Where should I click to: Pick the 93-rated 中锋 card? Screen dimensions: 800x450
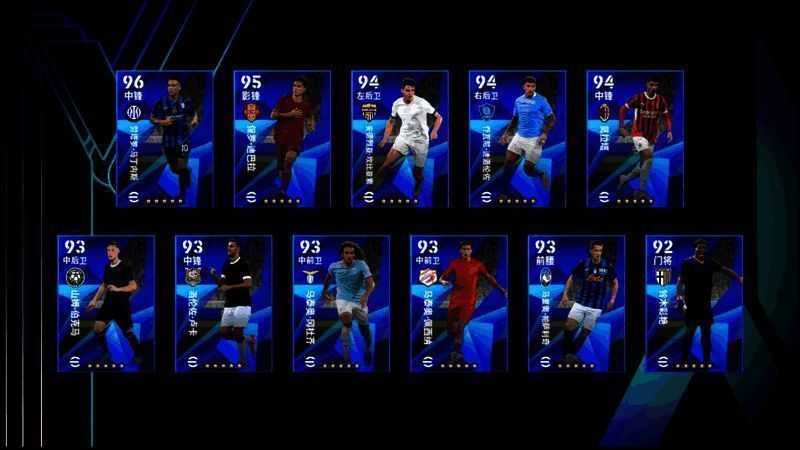(223, 303)
